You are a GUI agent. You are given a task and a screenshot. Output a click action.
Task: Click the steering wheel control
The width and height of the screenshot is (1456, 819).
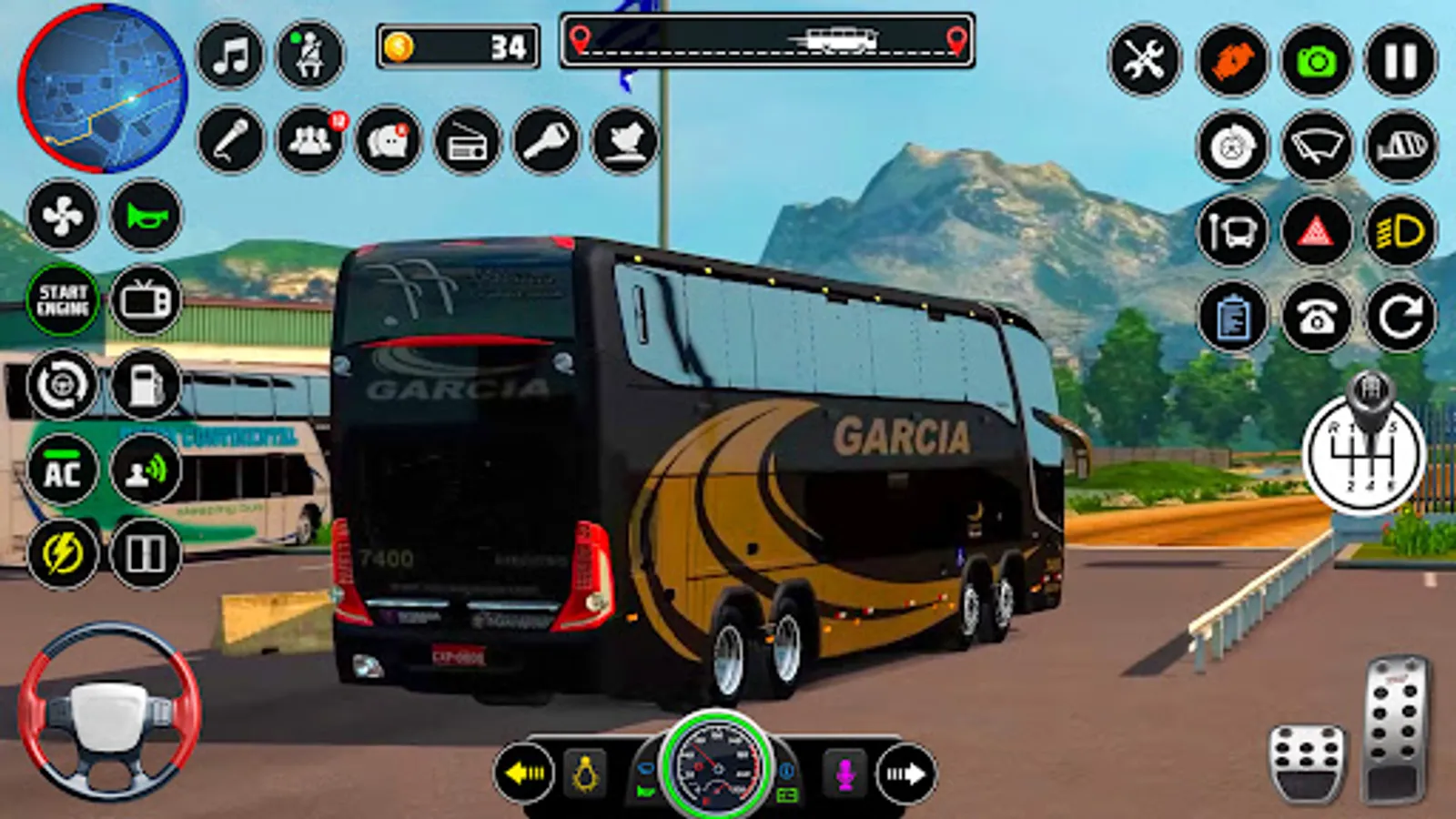click(109, 712)
